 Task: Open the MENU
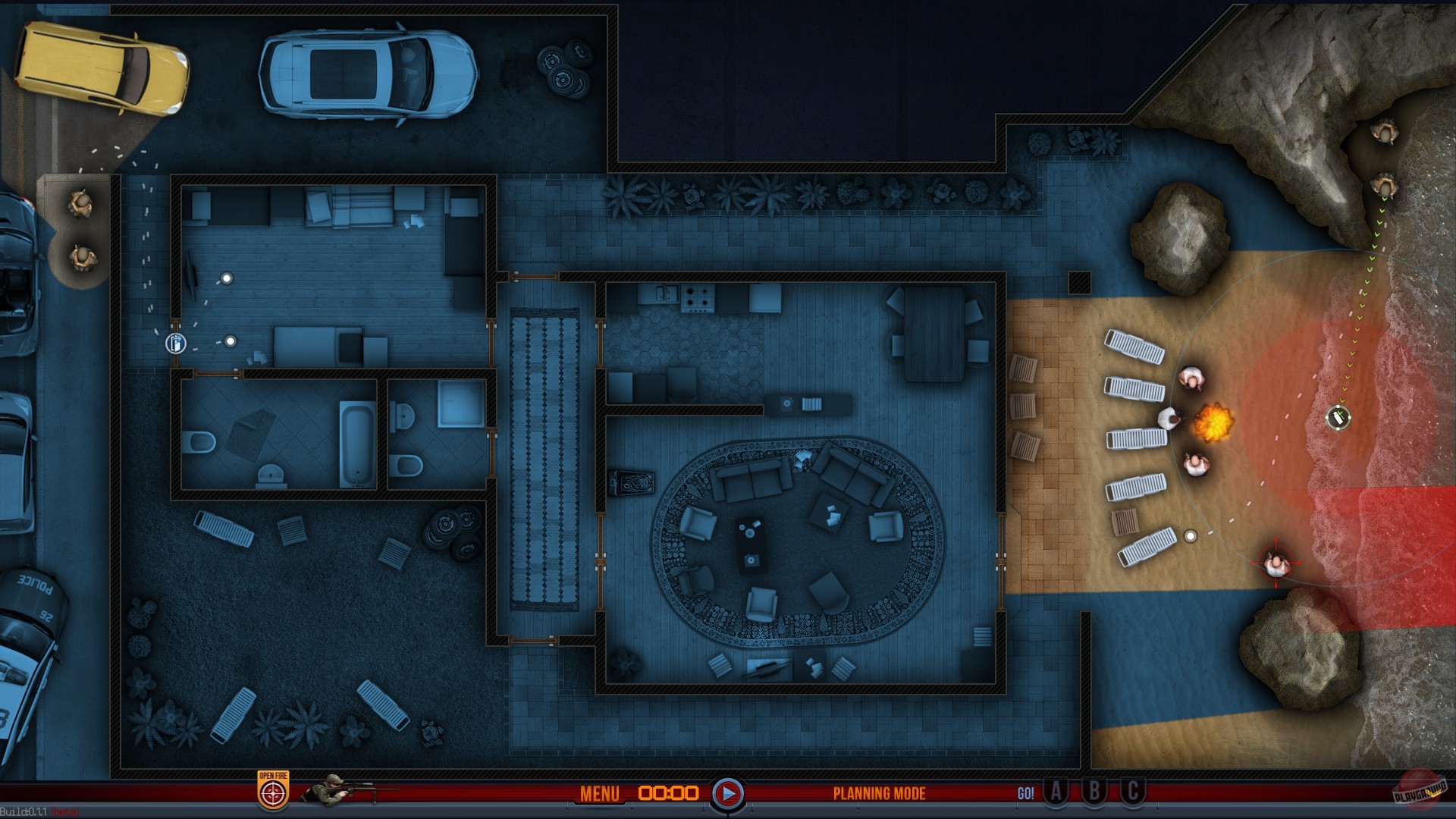point(599,794)
